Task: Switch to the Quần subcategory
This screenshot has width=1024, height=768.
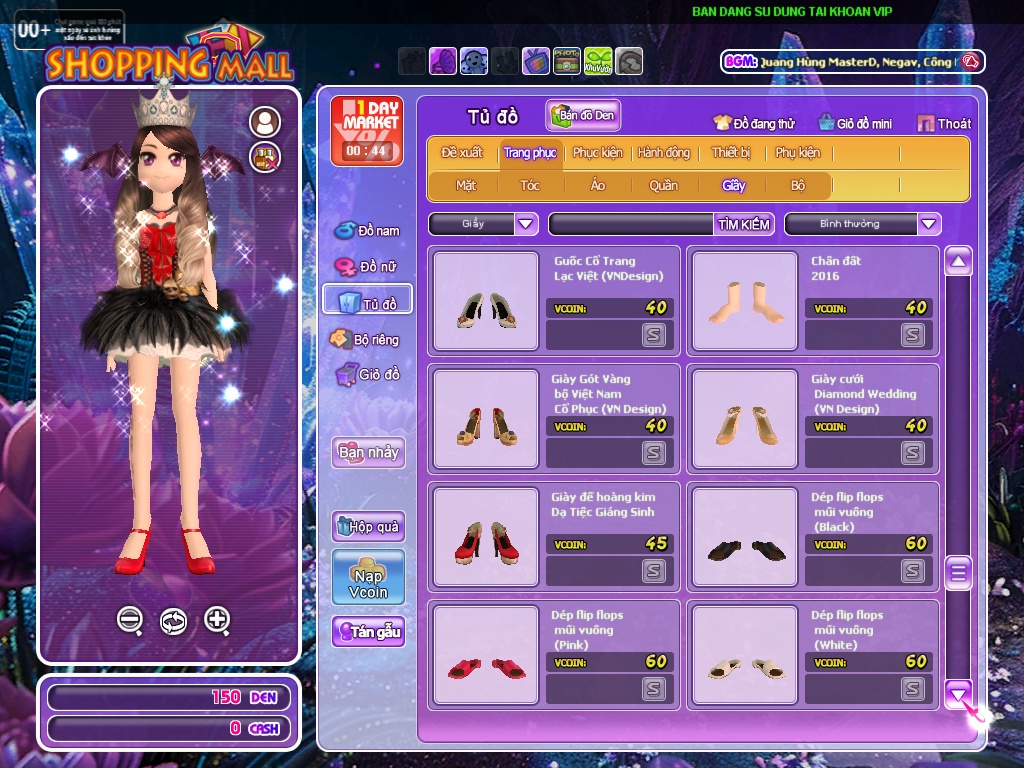Action: tap(663, 185)
